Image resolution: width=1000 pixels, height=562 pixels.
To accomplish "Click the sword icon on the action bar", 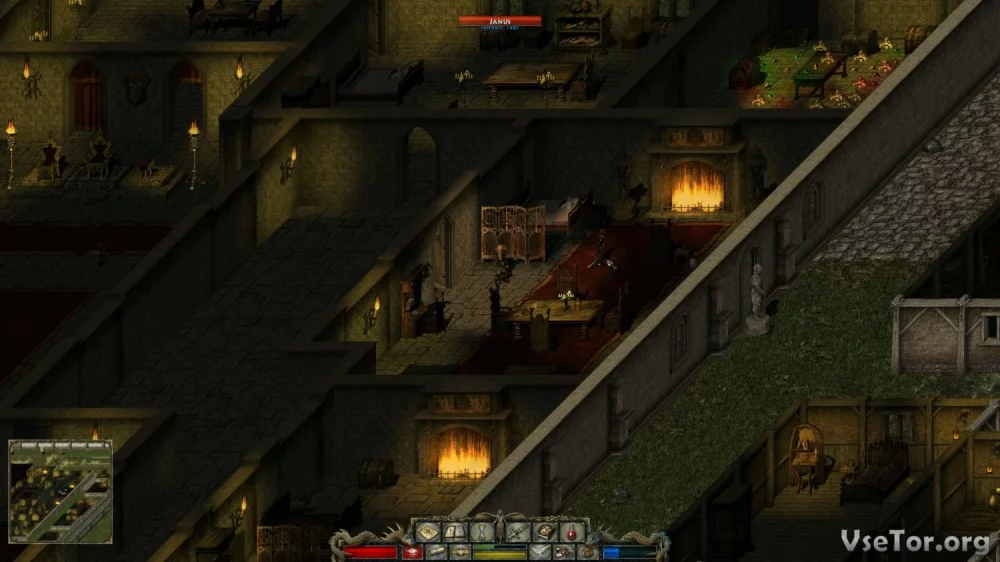I will click(516, 532).
